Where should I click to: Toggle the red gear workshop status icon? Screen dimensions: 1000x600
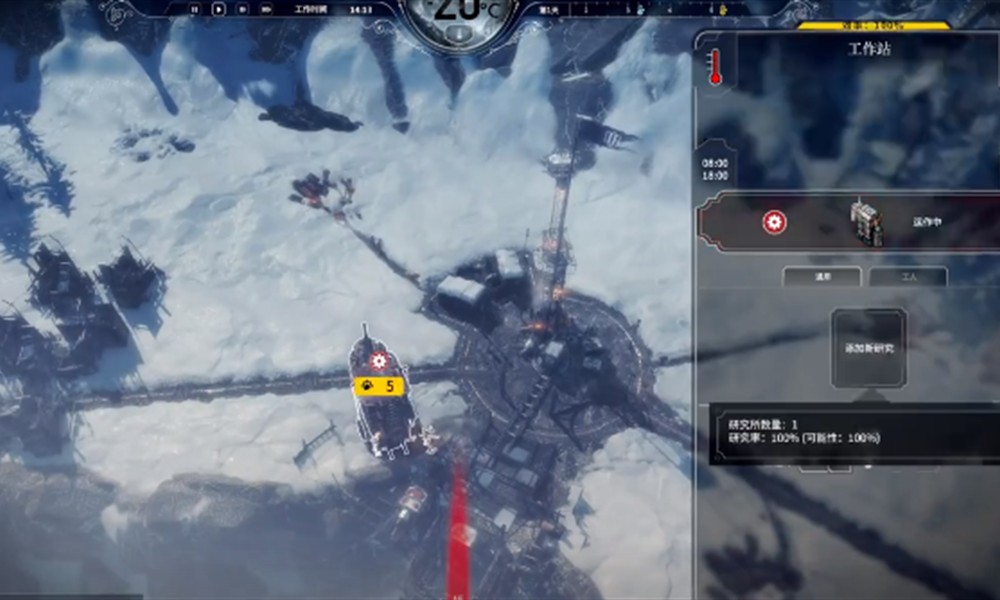[773, 222]
